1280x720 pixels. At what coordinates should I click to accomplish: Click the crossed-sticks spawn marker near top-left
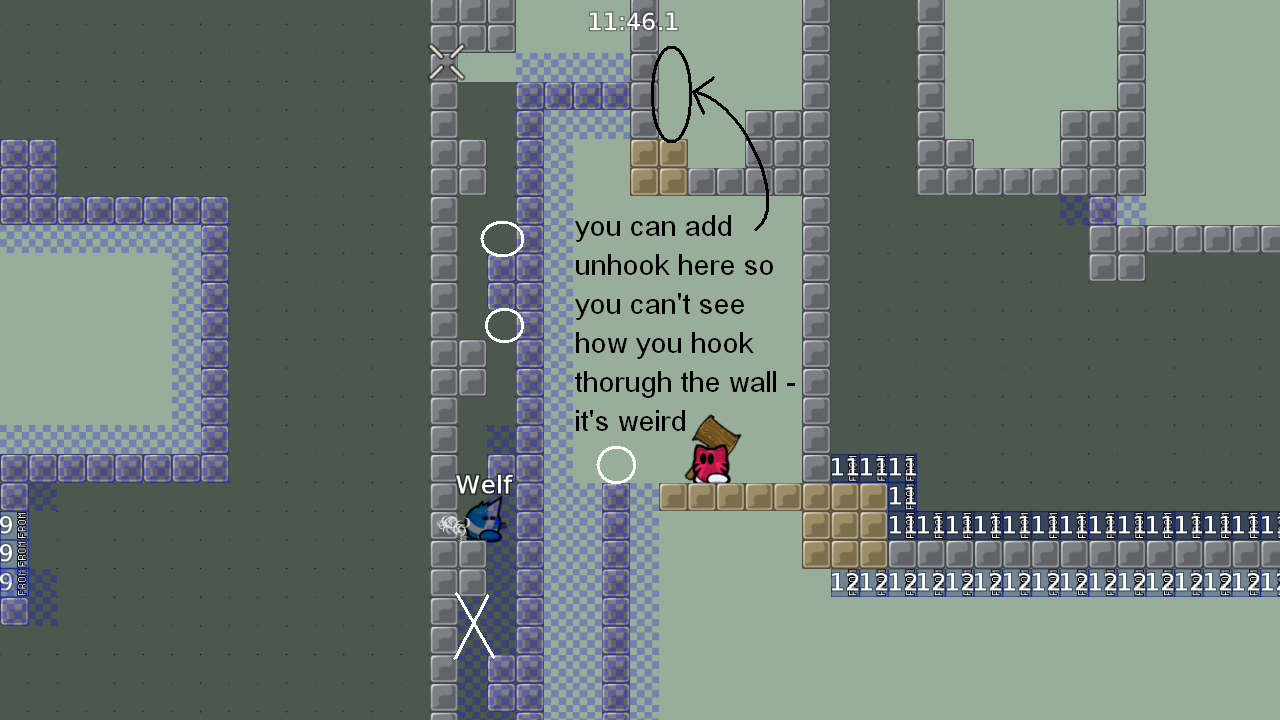[x=446, y=61]
